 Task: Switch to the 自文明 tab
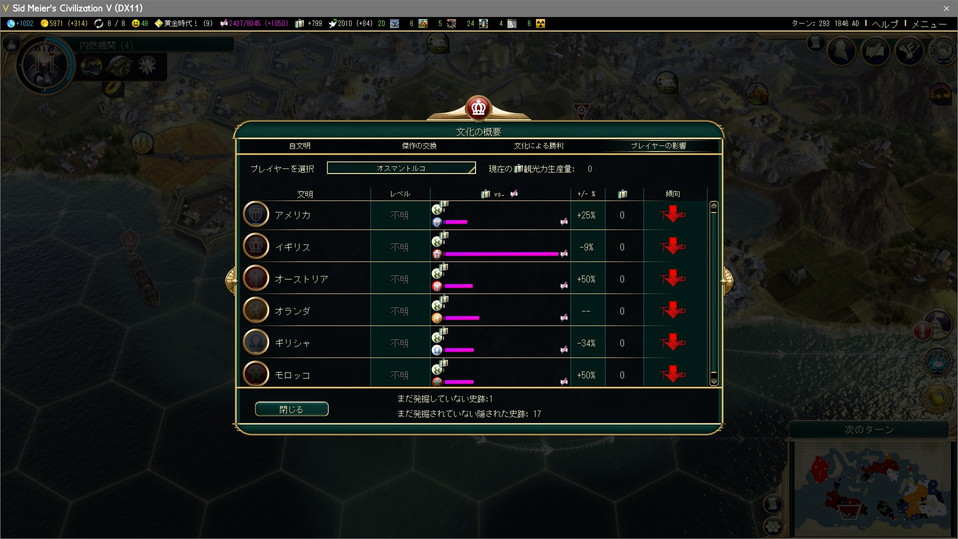pyautogui.click(x=300, y=146)
